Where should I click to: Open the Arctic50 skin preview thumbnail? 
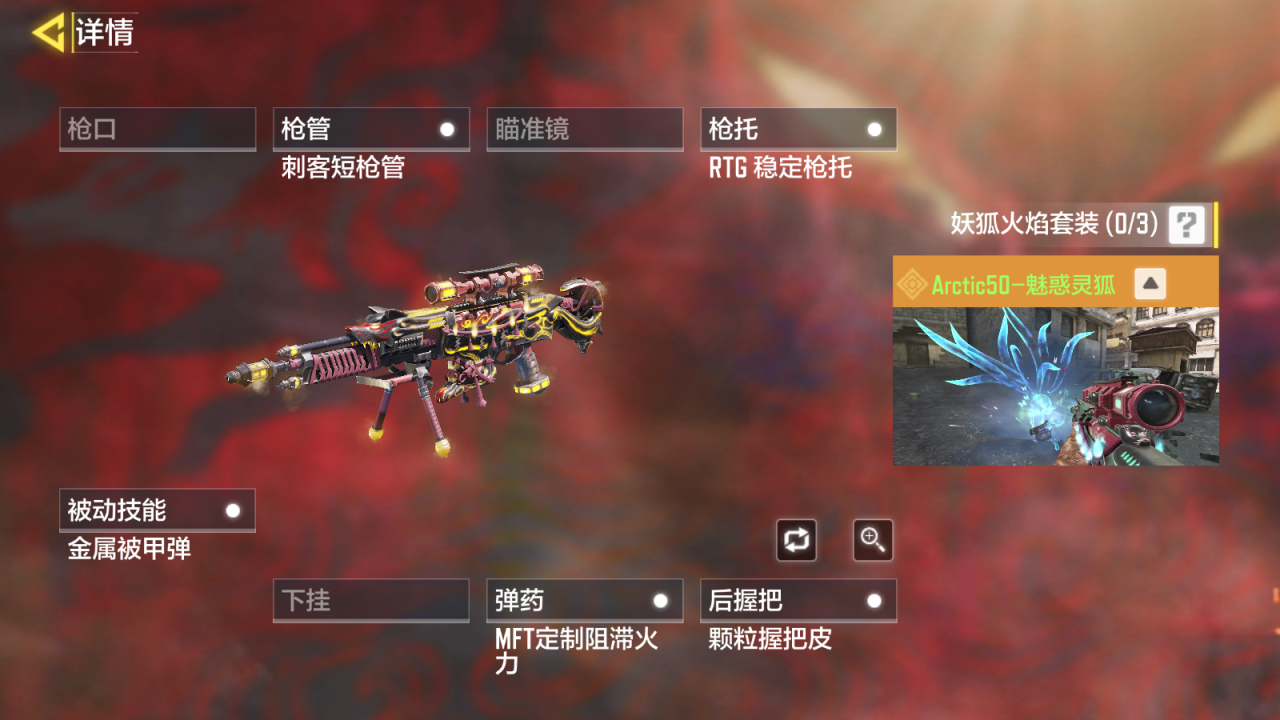1055,386
